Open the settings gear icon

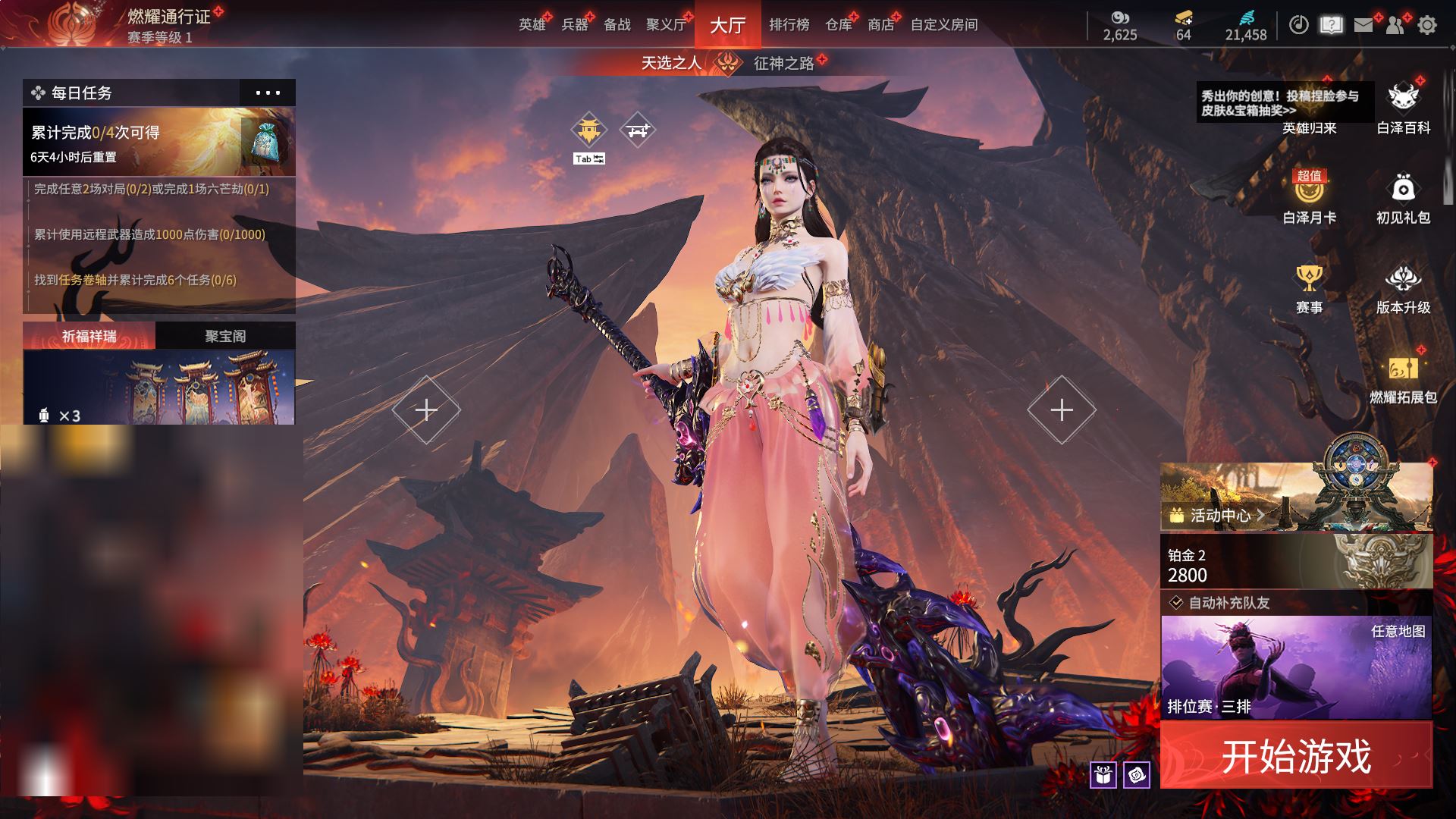[1427, 25]
